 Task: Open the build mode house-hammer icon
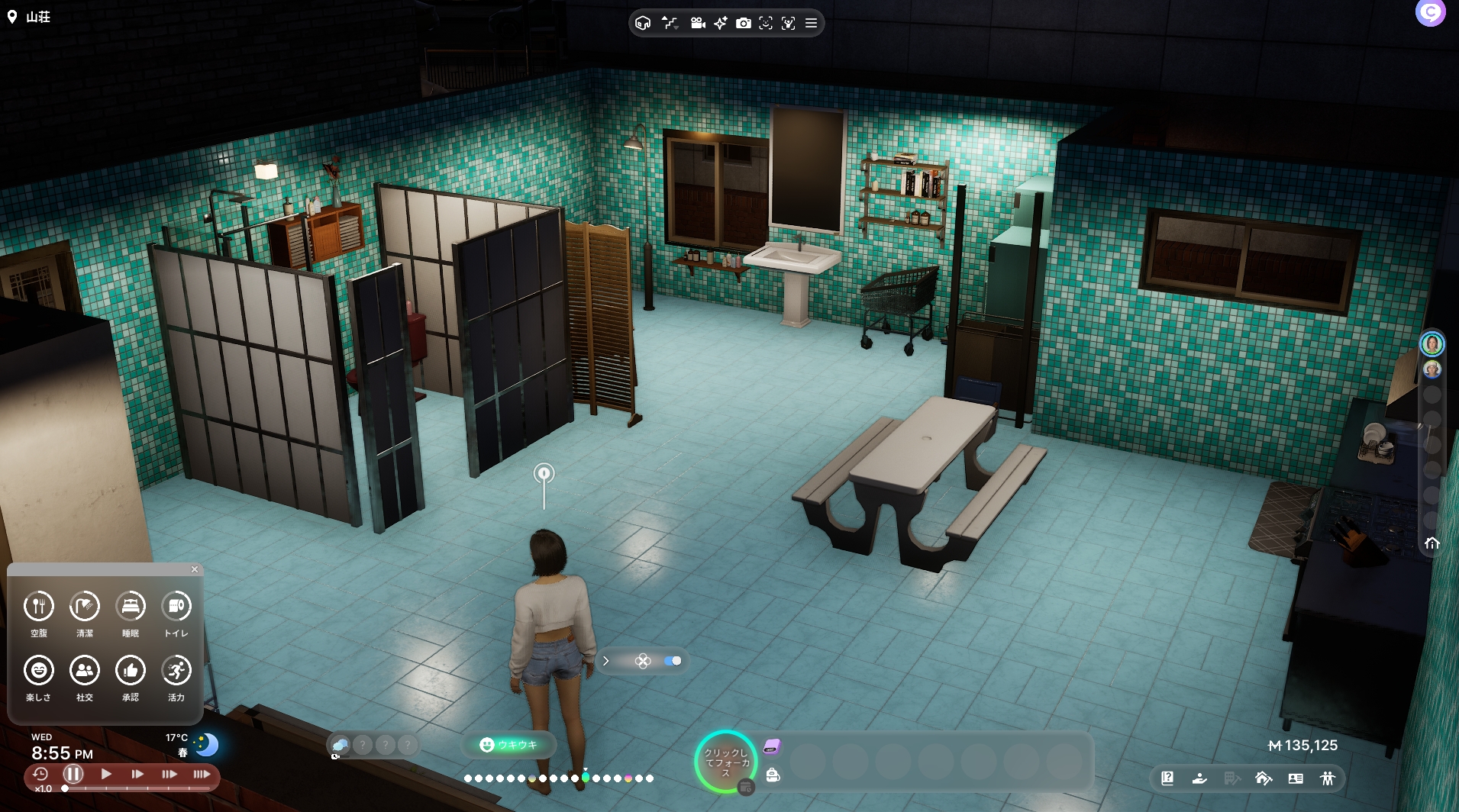1263,778
